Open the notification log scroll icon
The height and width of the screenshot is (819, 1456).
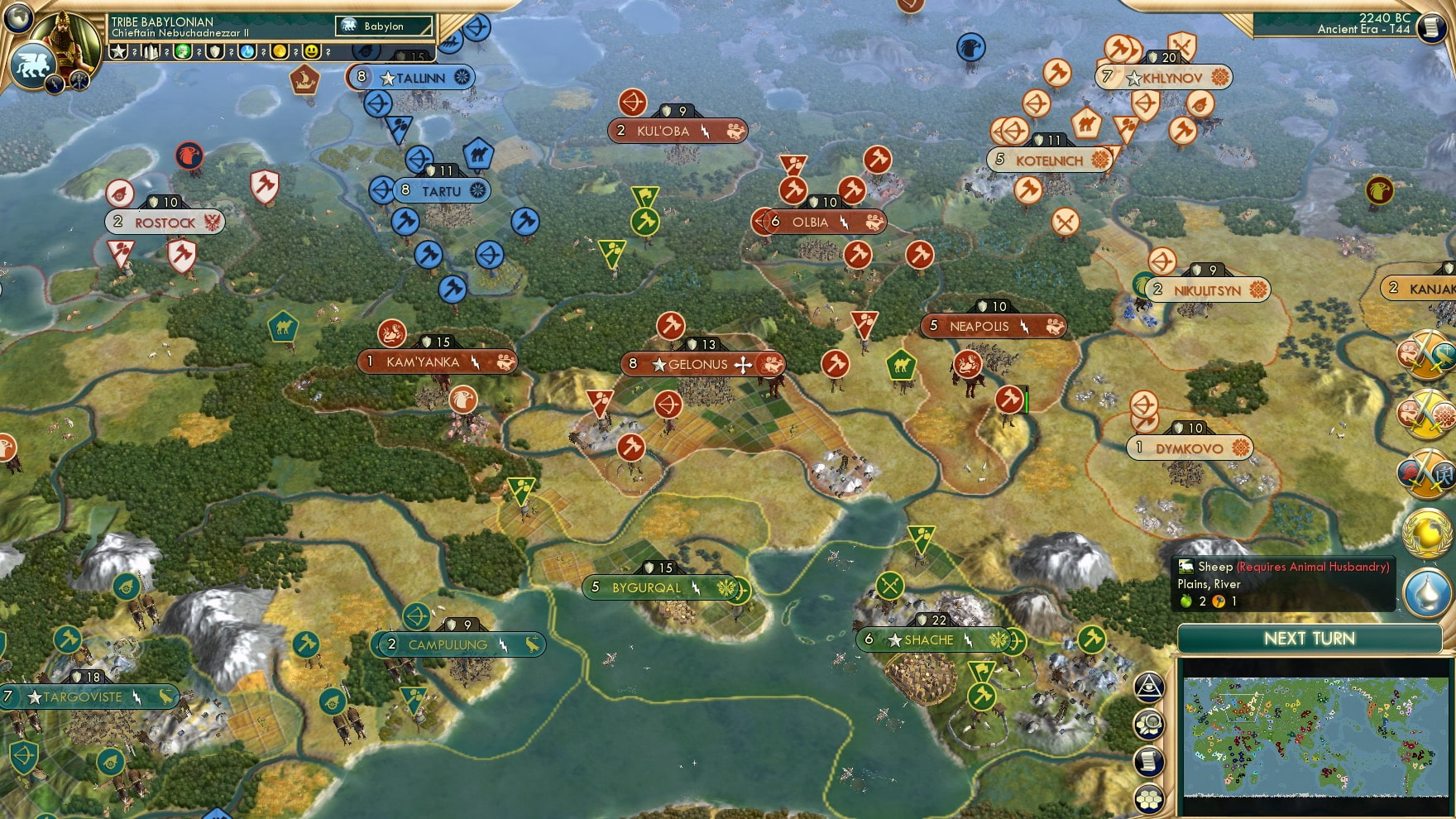pyautogui.click(x=1148, y=761)
